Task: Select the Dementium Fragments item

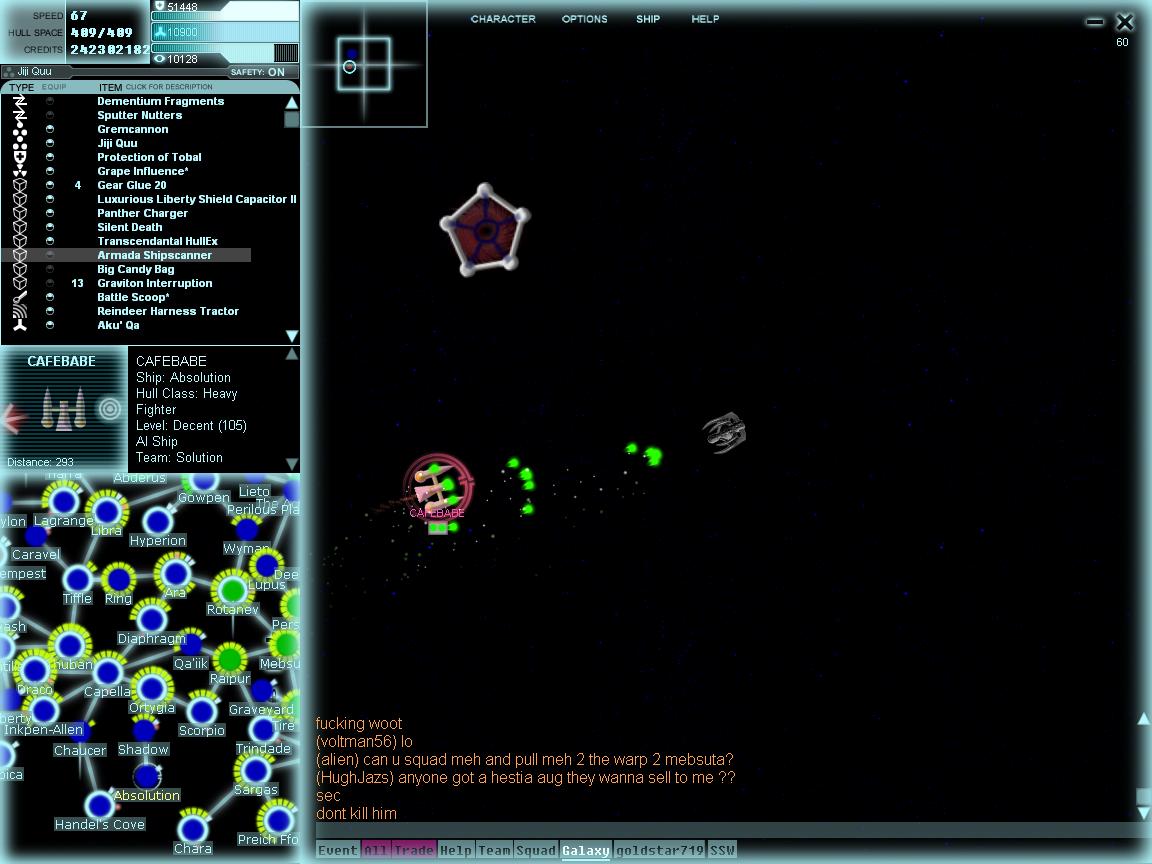Action: (x=160, y=101)
